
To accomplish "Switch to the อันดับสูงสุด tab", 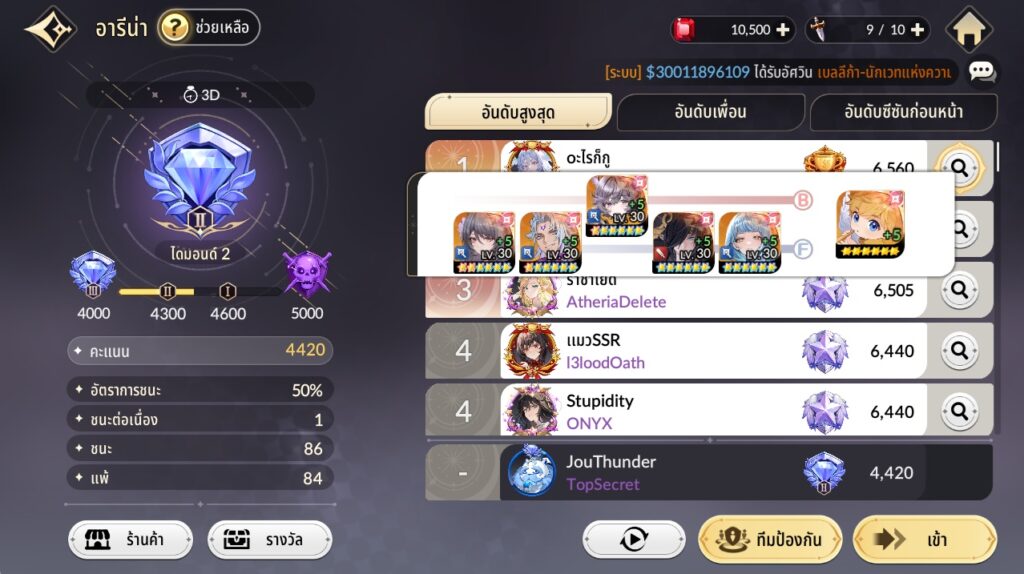I will (518, 112).
